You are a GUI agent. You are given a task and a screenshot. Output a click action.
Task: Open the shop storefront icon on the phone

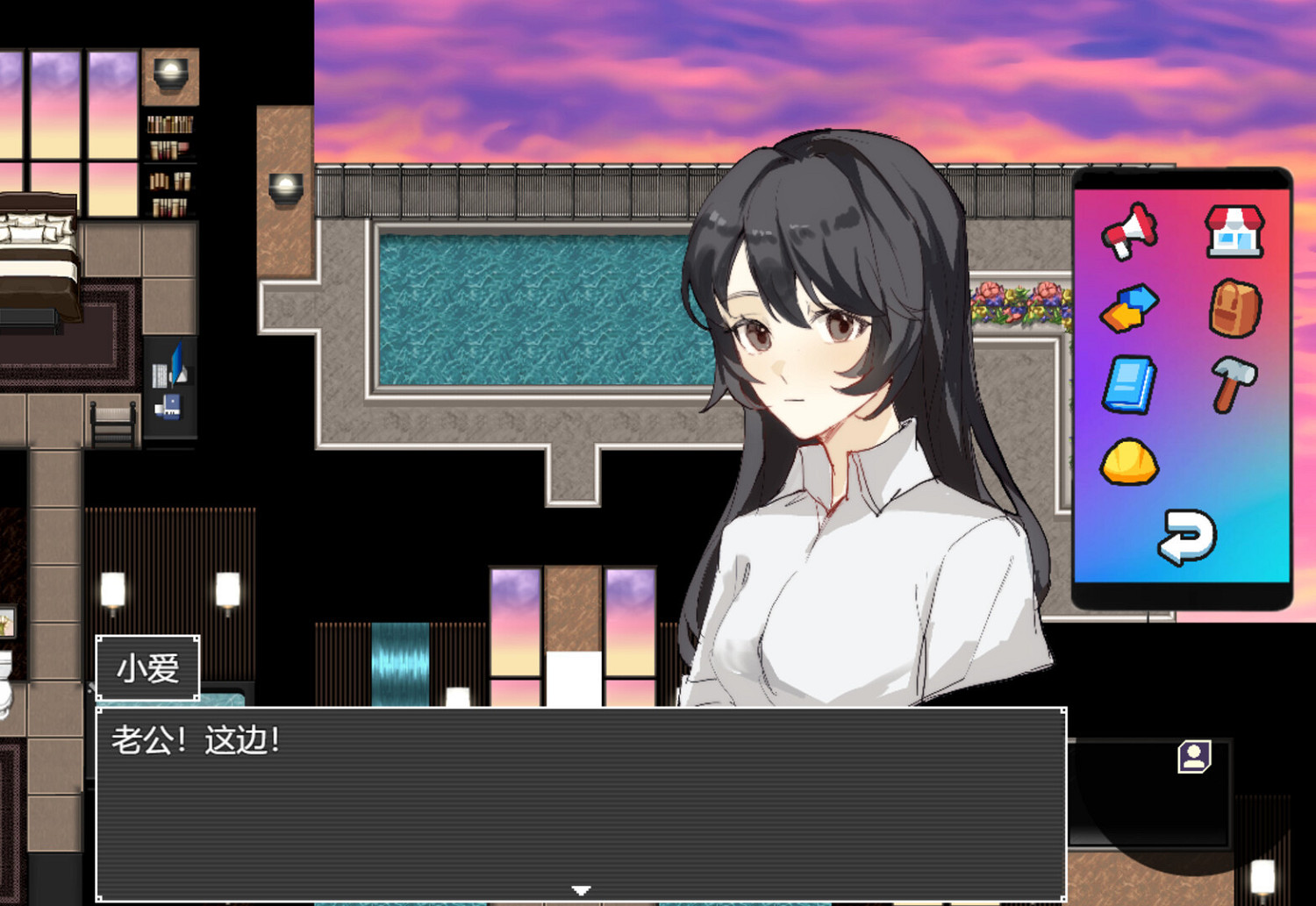[x=1233, y=232]
